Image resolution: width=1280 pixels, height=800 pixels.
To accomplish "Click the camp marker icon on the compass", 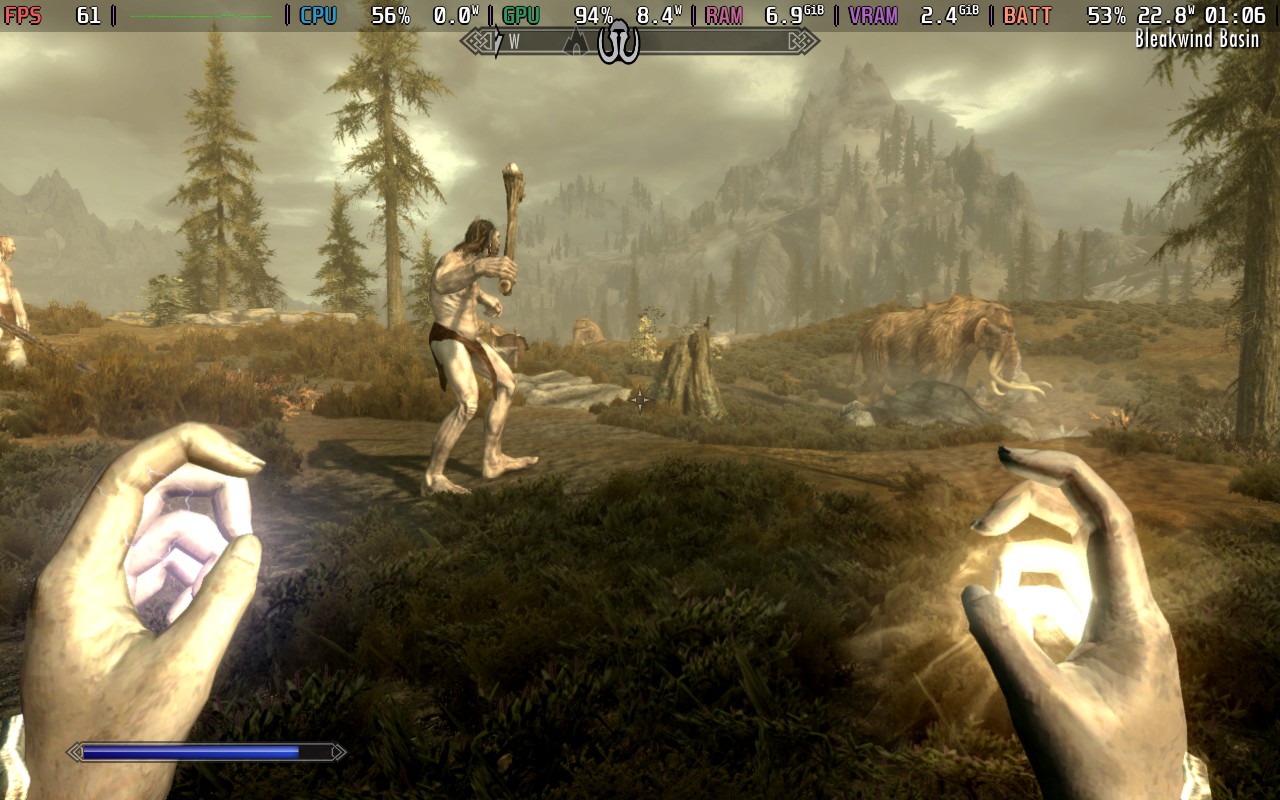I will pyautogui.click(x=618, y=42).
